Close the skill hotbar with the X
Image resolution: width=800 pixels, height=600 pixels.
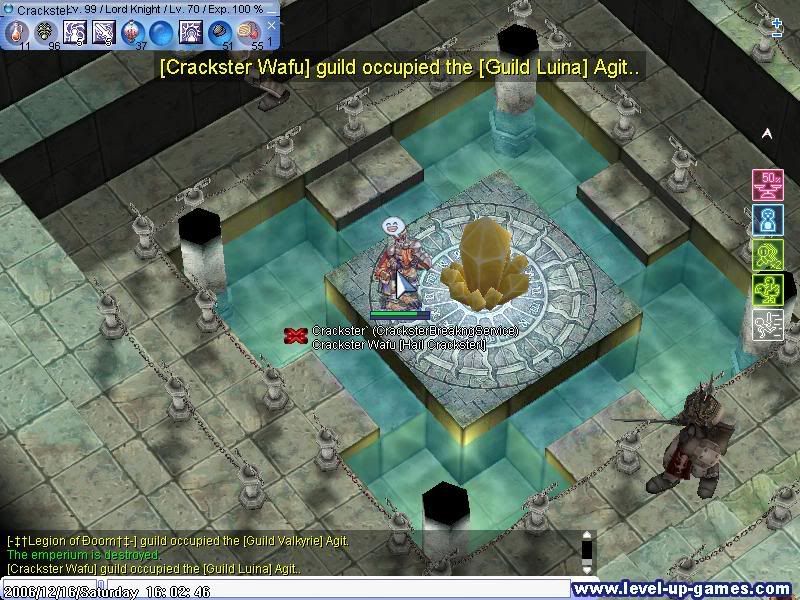pos(271,25)
